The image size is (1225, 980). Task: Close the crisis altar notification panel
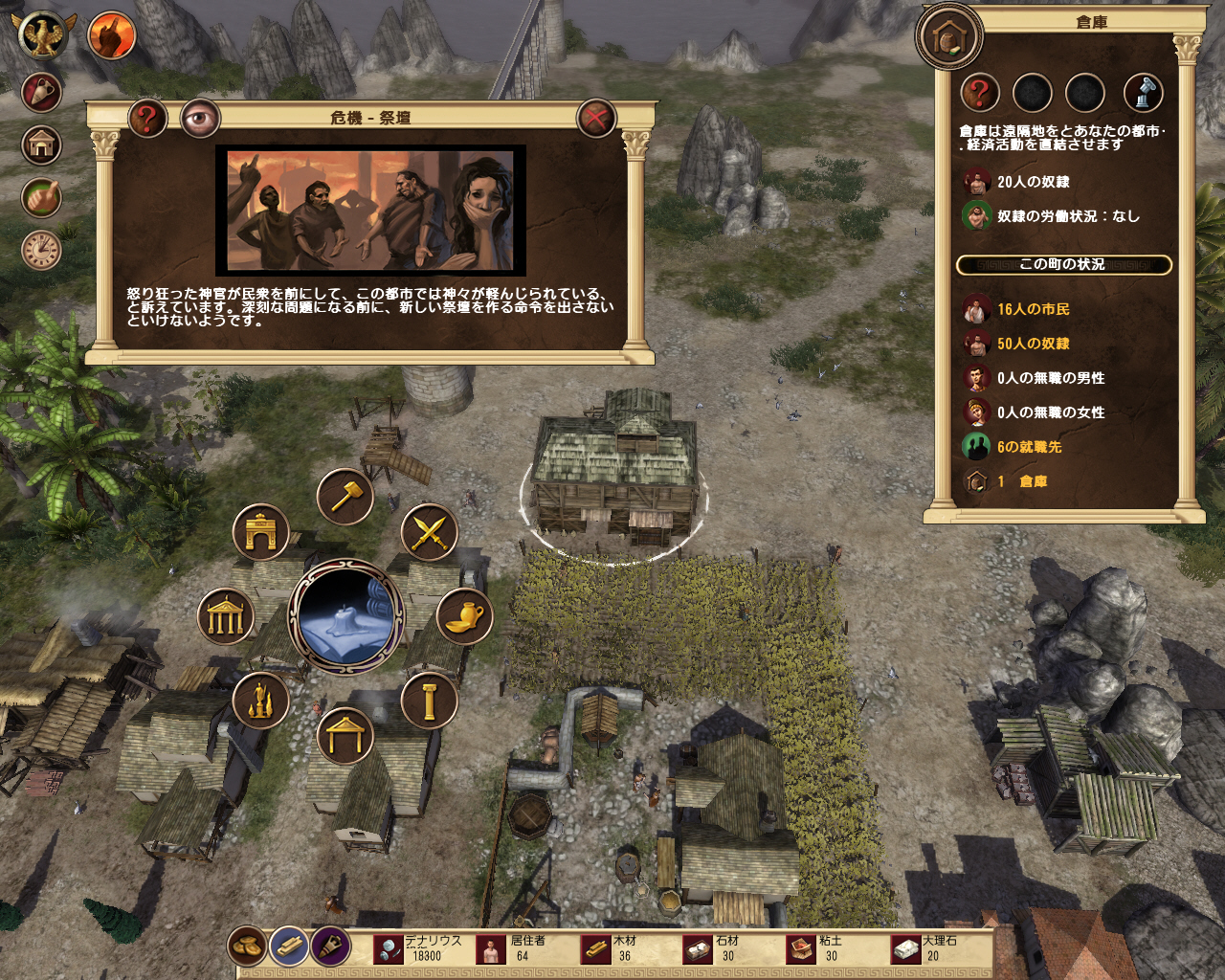[595, 119]
